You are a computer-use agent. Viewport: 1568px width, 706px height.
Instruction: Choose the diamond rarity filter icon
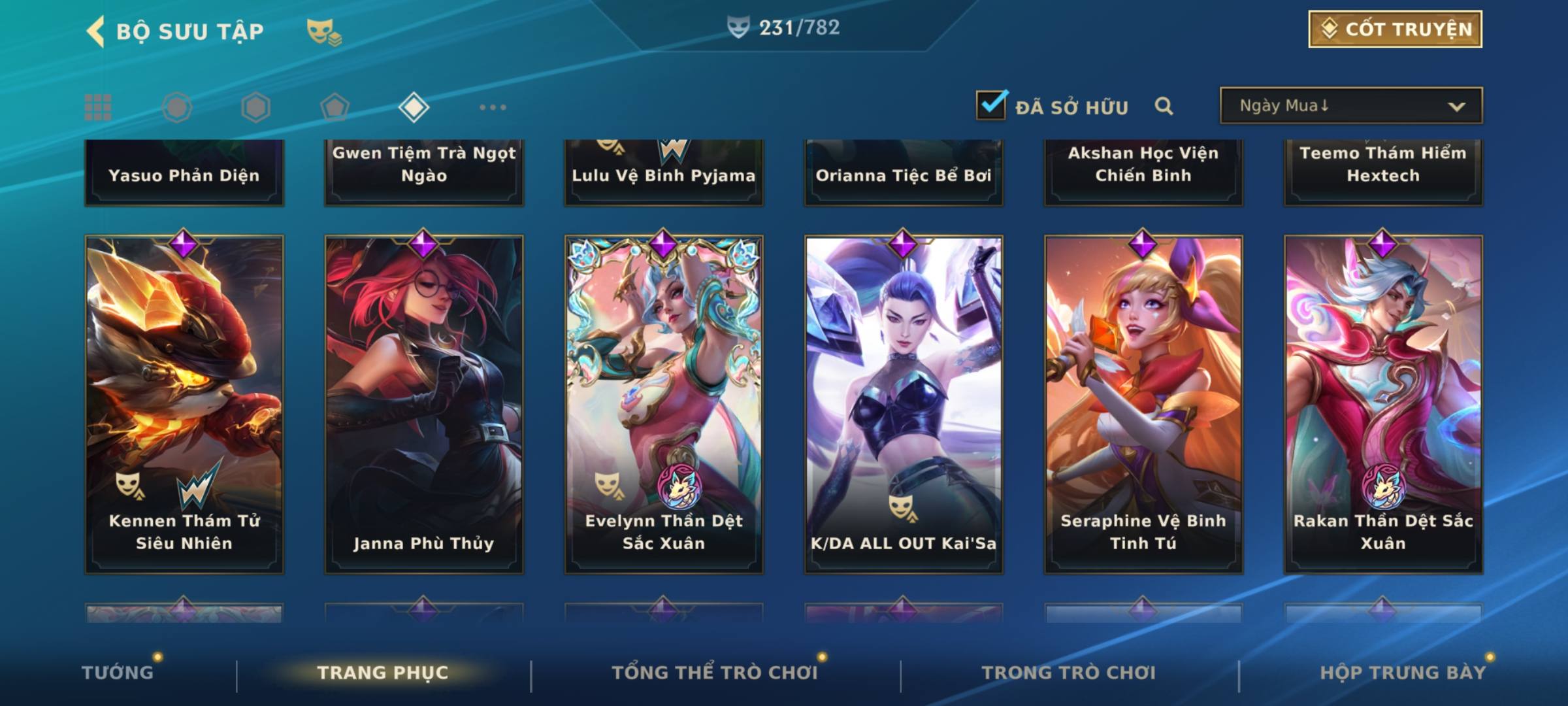pos(414,107)
